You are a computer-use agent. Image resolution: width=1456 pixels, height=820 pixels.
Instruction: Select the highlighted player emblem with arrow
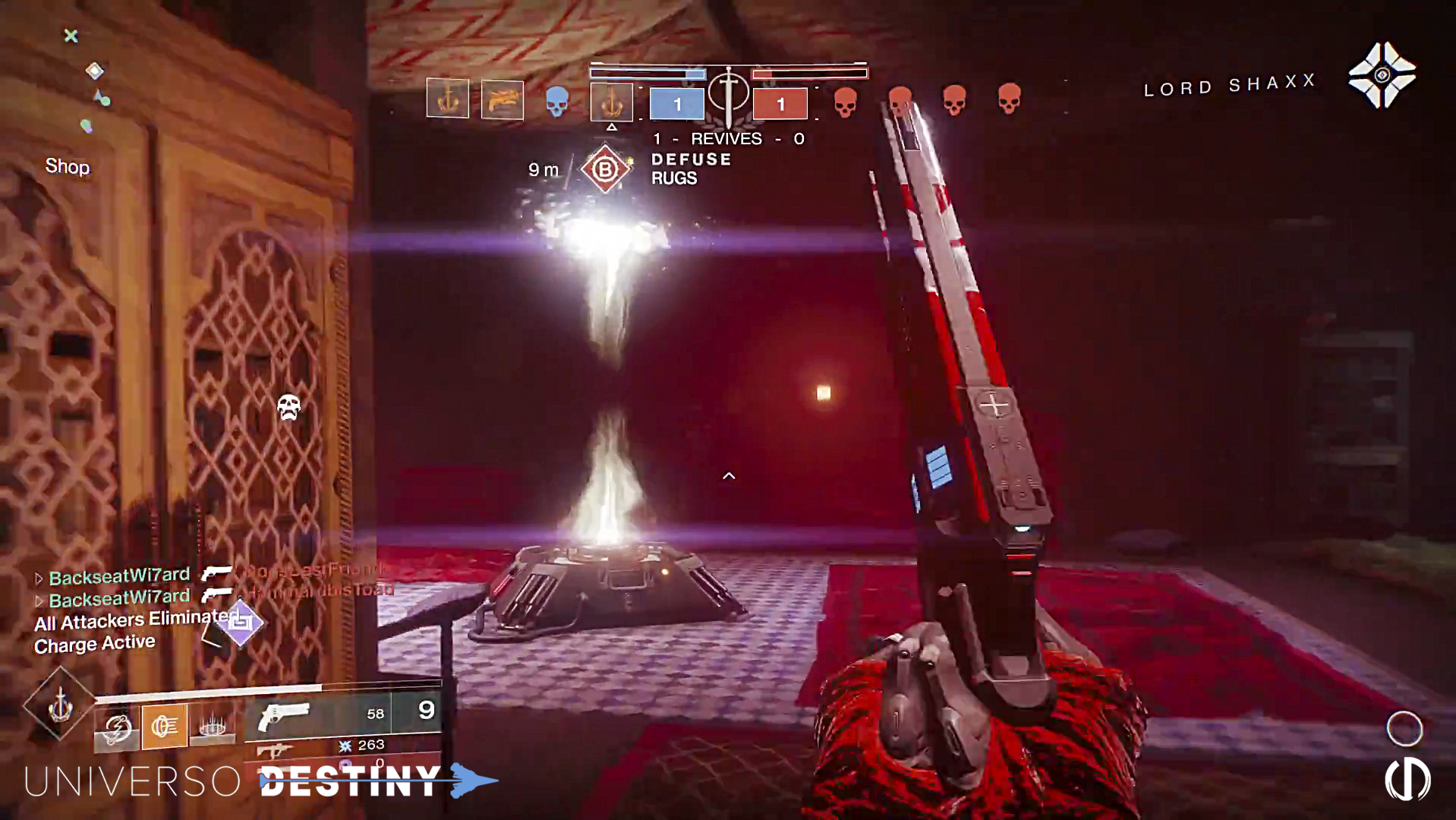pos(611,102)
